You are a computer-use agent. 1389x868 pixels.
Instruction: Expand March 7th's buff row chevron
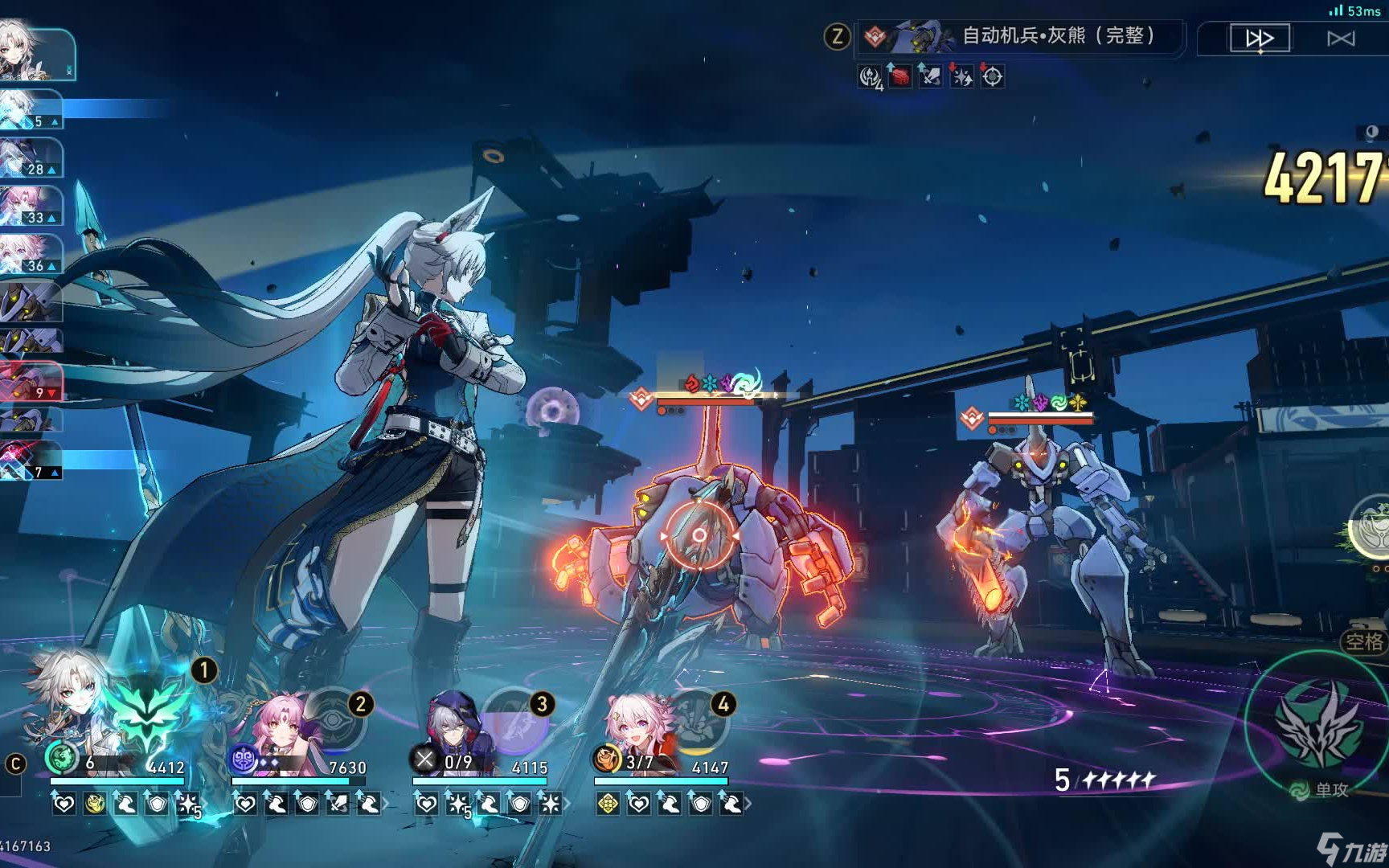pos(749,805)
